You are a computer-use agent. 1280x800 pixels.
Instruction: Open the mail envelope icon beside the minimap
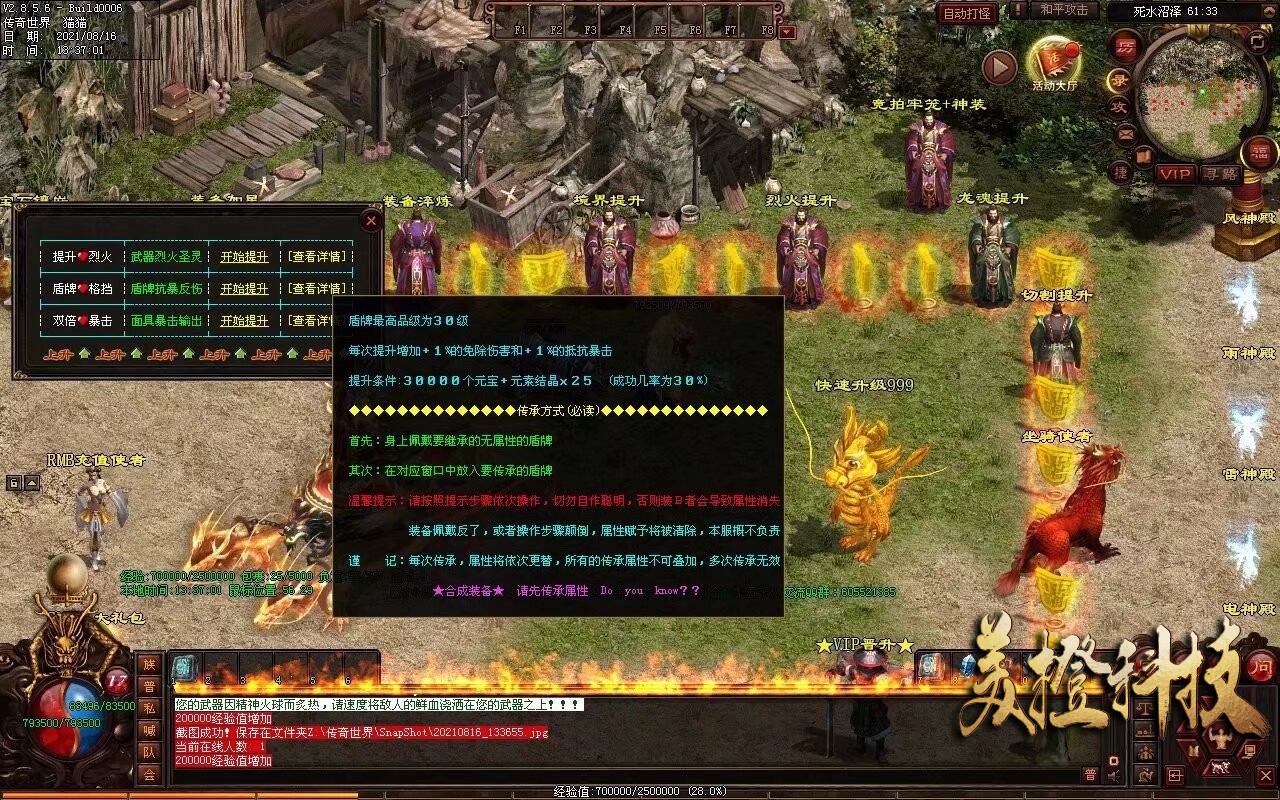coord(1125,134)
